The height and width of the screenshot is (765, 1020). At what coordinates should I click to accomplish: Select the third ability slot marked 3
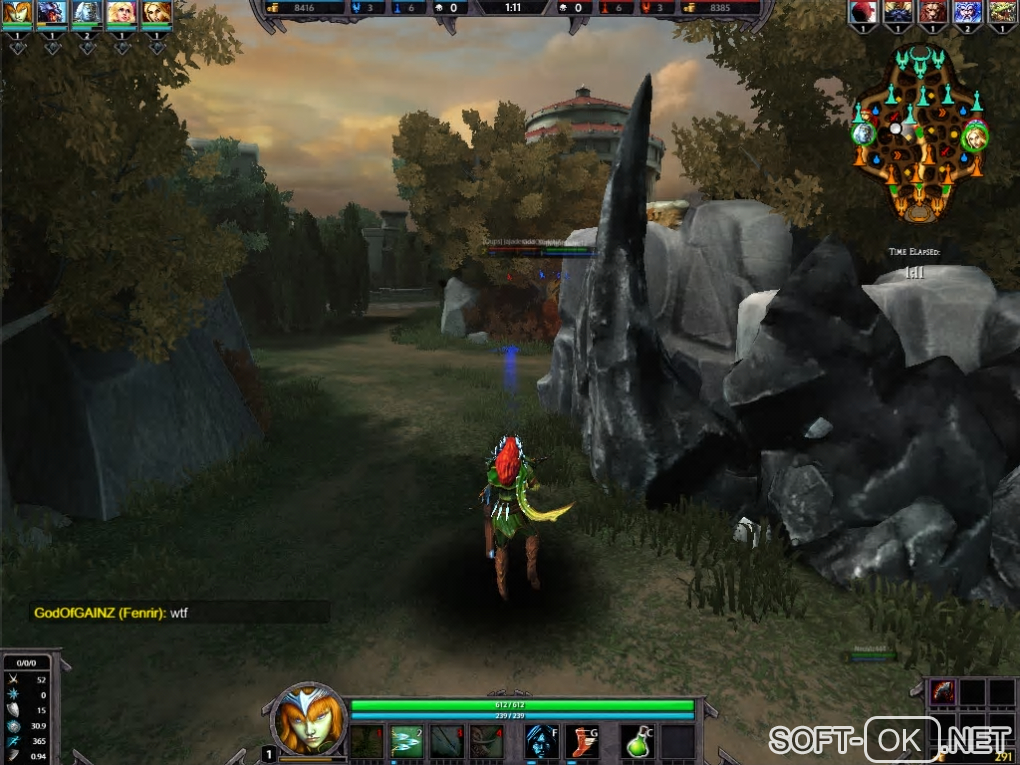pos(447,741)
